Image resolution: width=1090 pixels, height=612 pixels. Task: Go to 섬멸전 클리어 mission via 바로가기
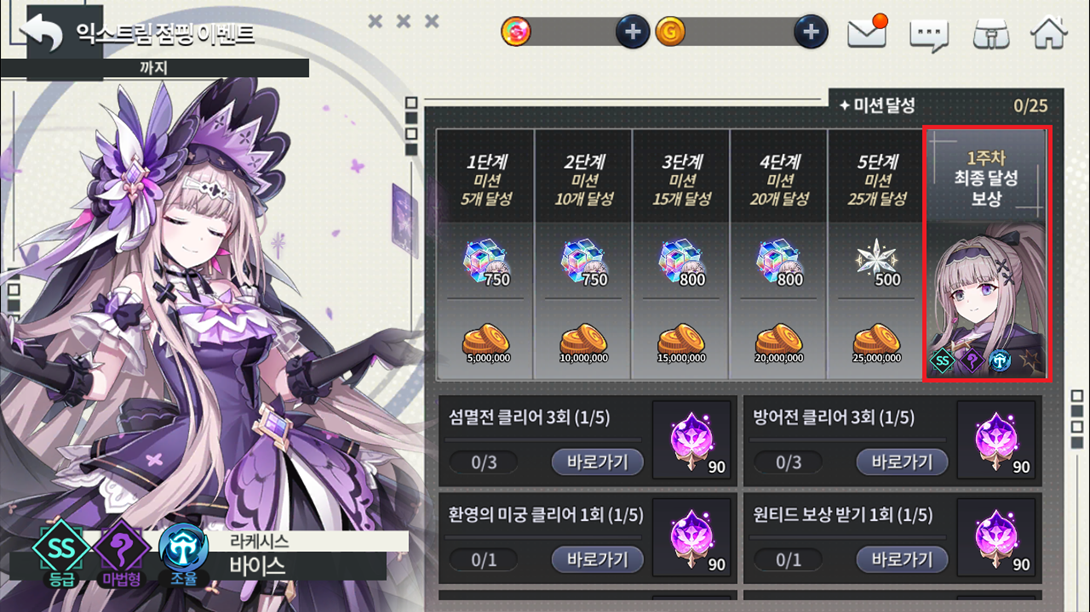tap(597, 462)
